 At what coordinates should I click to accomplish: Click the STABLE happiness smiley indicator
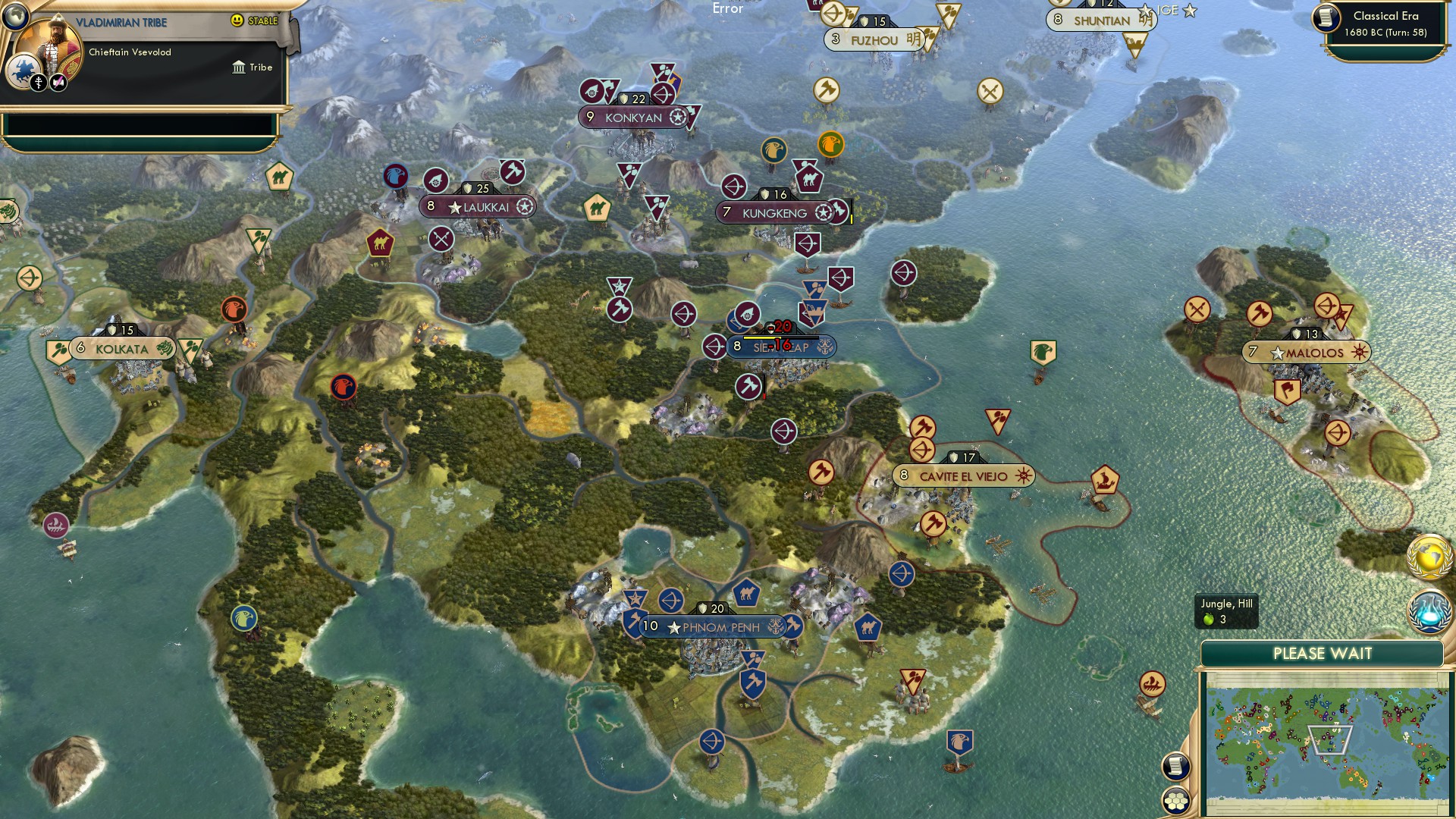[x=237, y=20]
